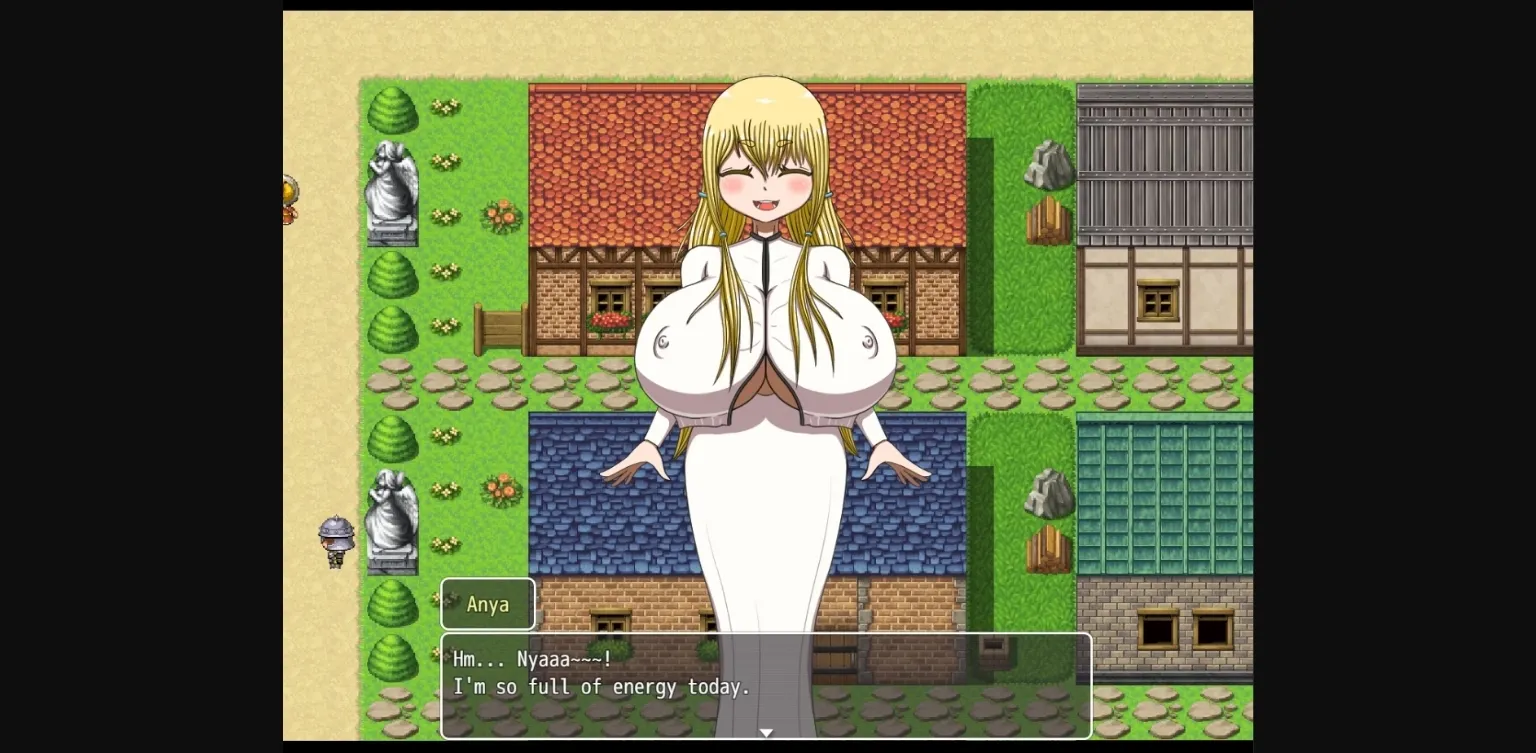Select the helmeted knight character sprite
The height and width of the screenshot is (753, 1536).
pos(335,537)
